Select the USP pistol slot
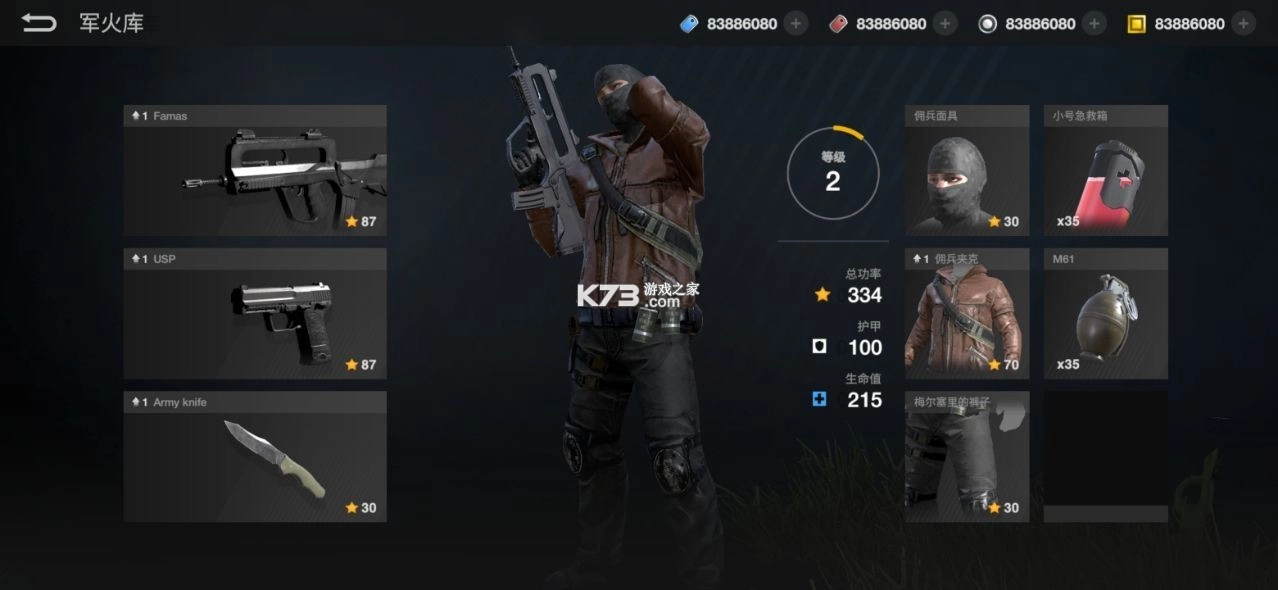The height and width of the screenshot is (590, 1278). click(x=255, y=314)
